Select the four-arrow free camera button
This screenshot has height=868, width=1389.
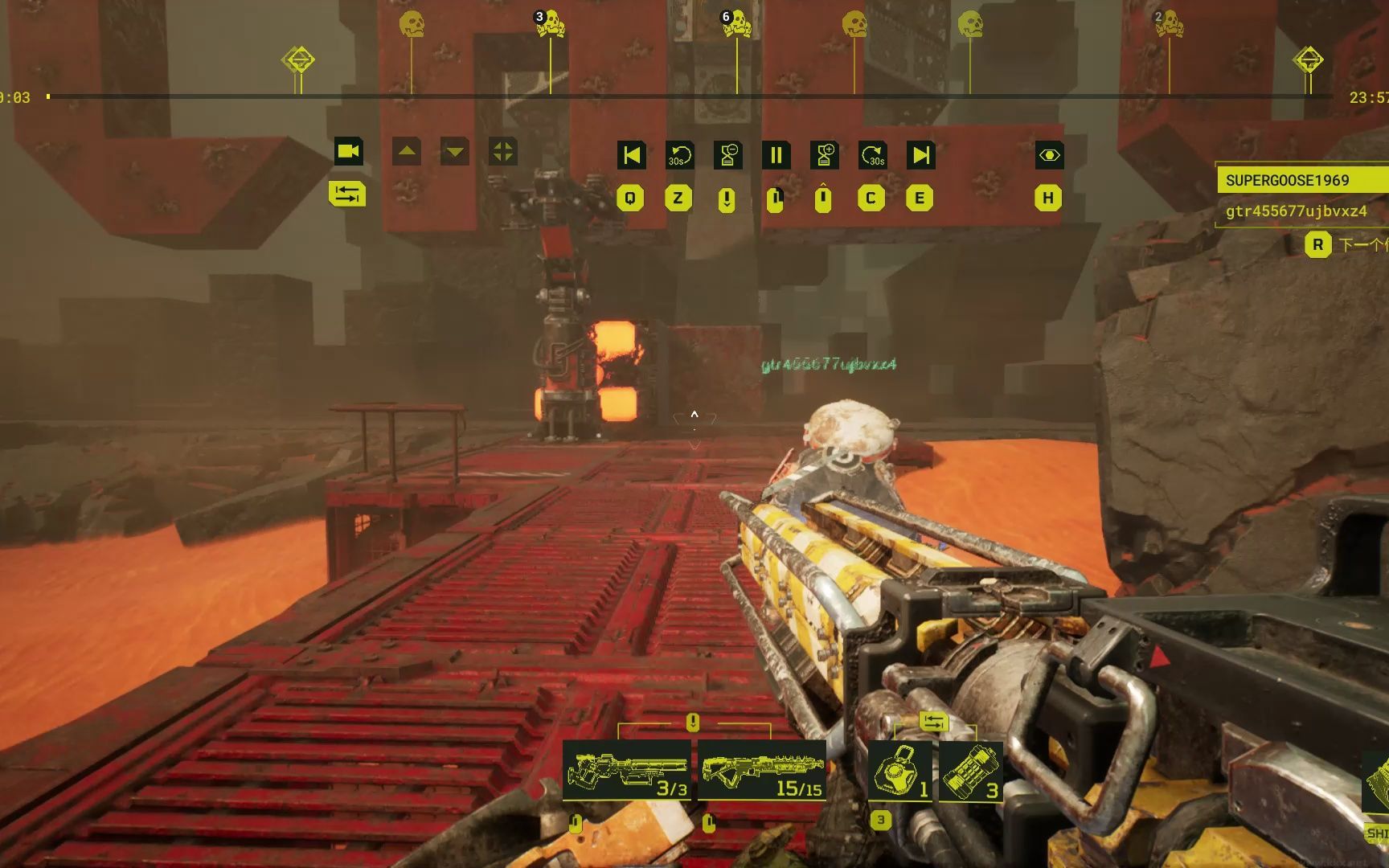(x=503, y=151)
